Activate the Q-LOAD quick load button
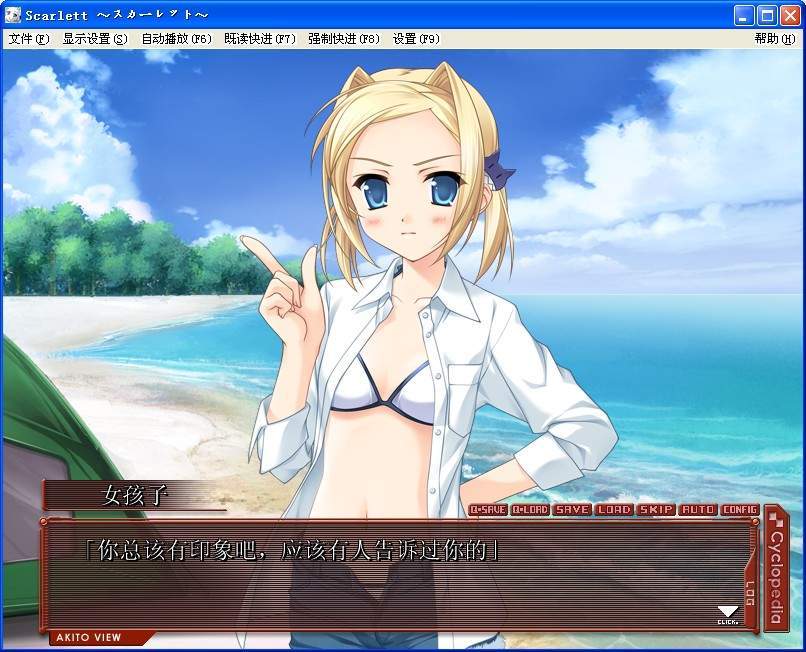The height and width of the screenshot is (652, 806). click(x=530, y=510)
